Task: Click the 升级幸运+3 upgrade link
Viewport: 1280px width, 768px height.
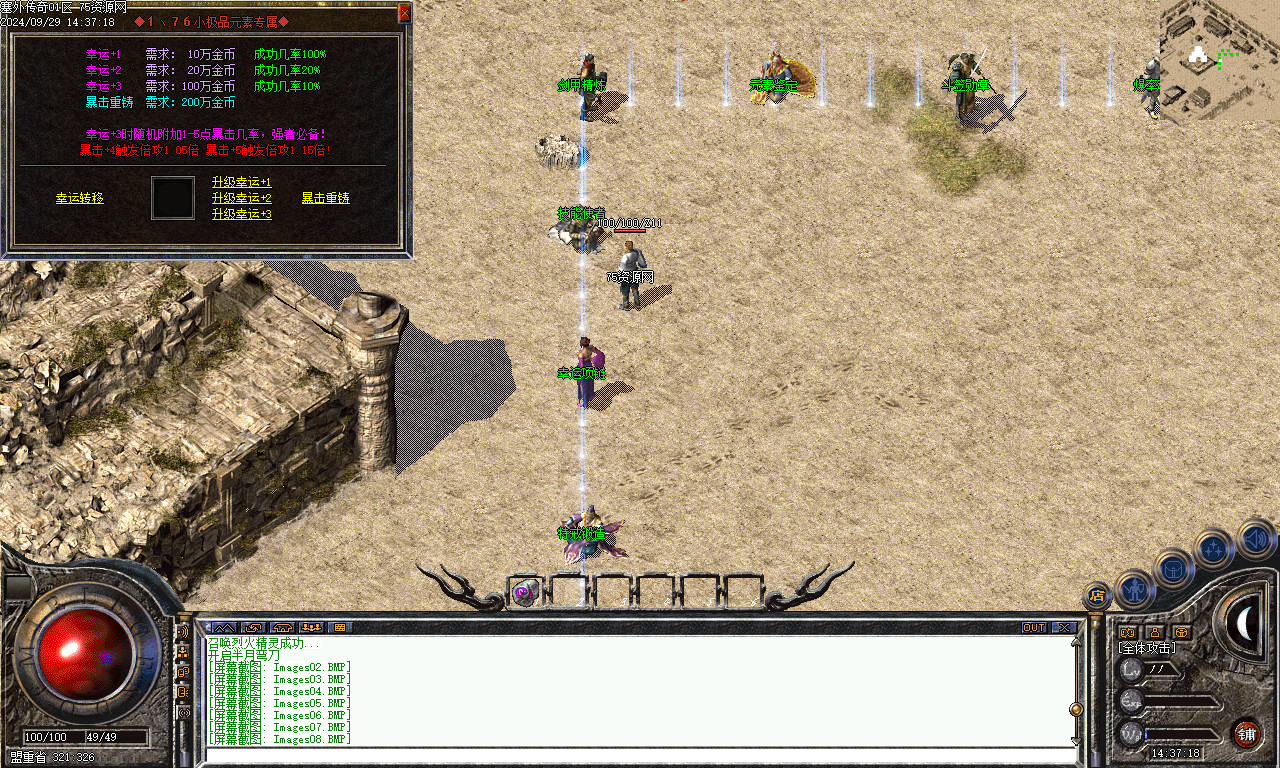Action: coord(241,214)
